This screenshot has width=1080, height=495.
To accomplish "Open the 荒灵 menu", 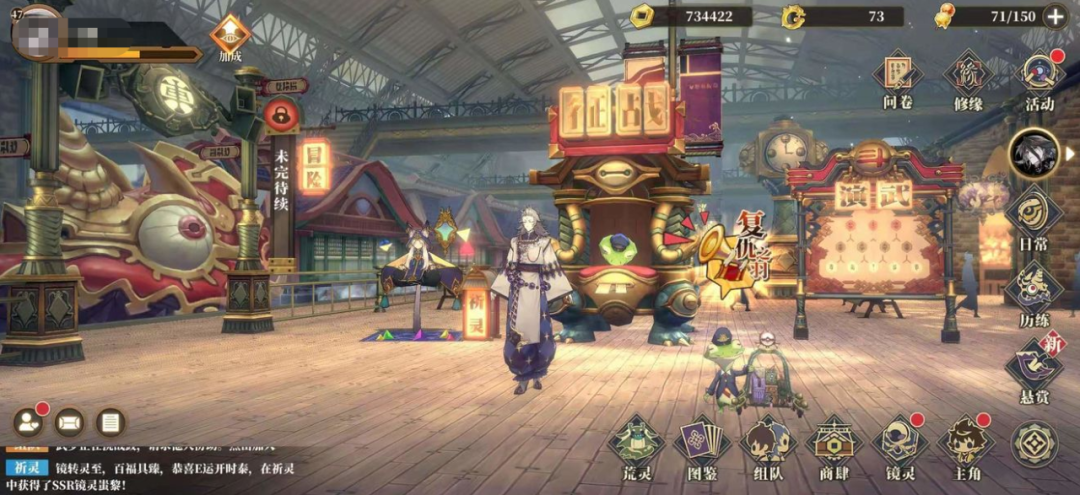I will [x=635, y=443].
